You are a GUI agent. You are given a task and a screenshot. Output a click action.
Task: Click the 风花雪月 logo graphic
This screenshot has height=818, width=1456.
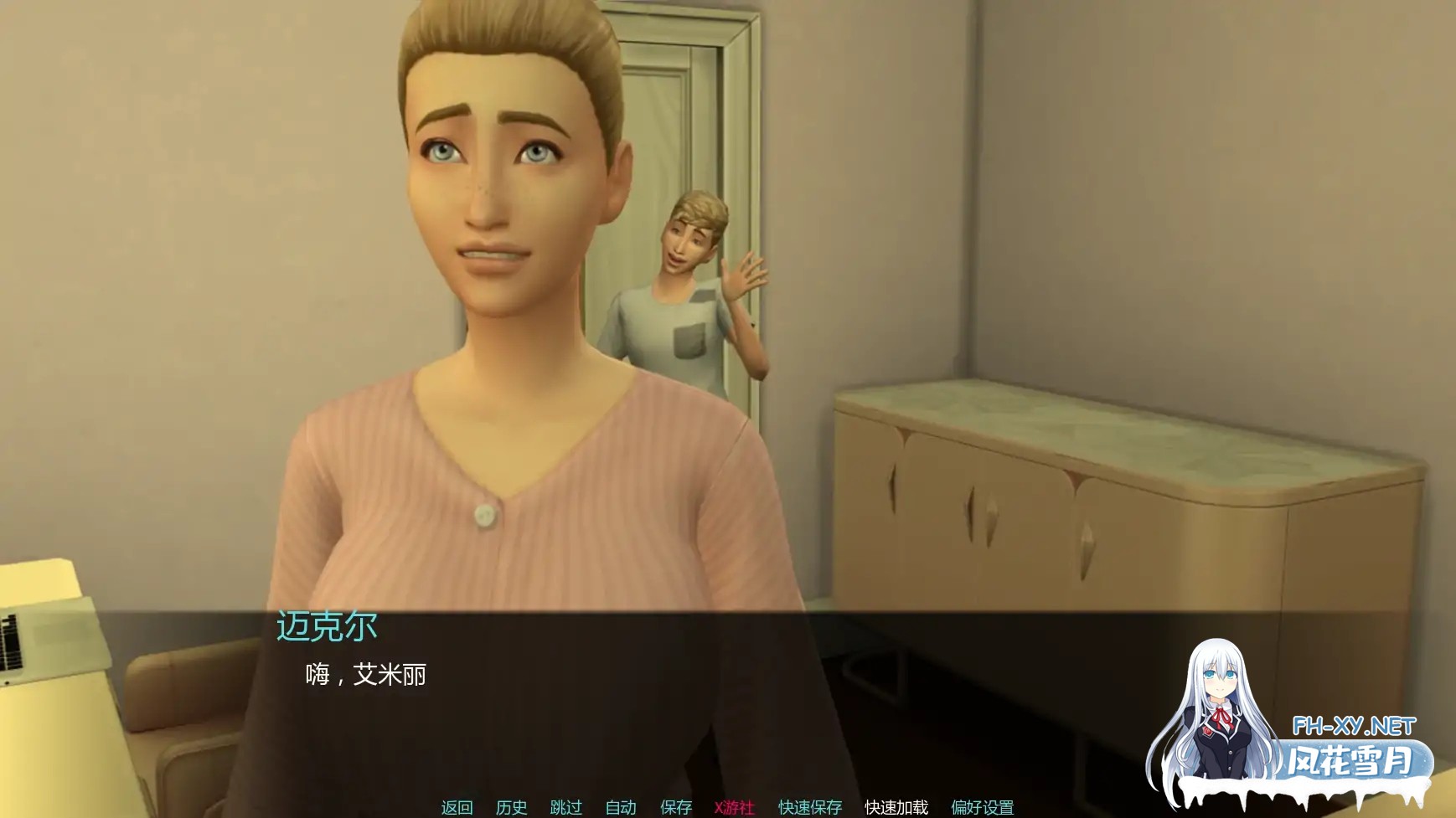tap(1351, 758)
